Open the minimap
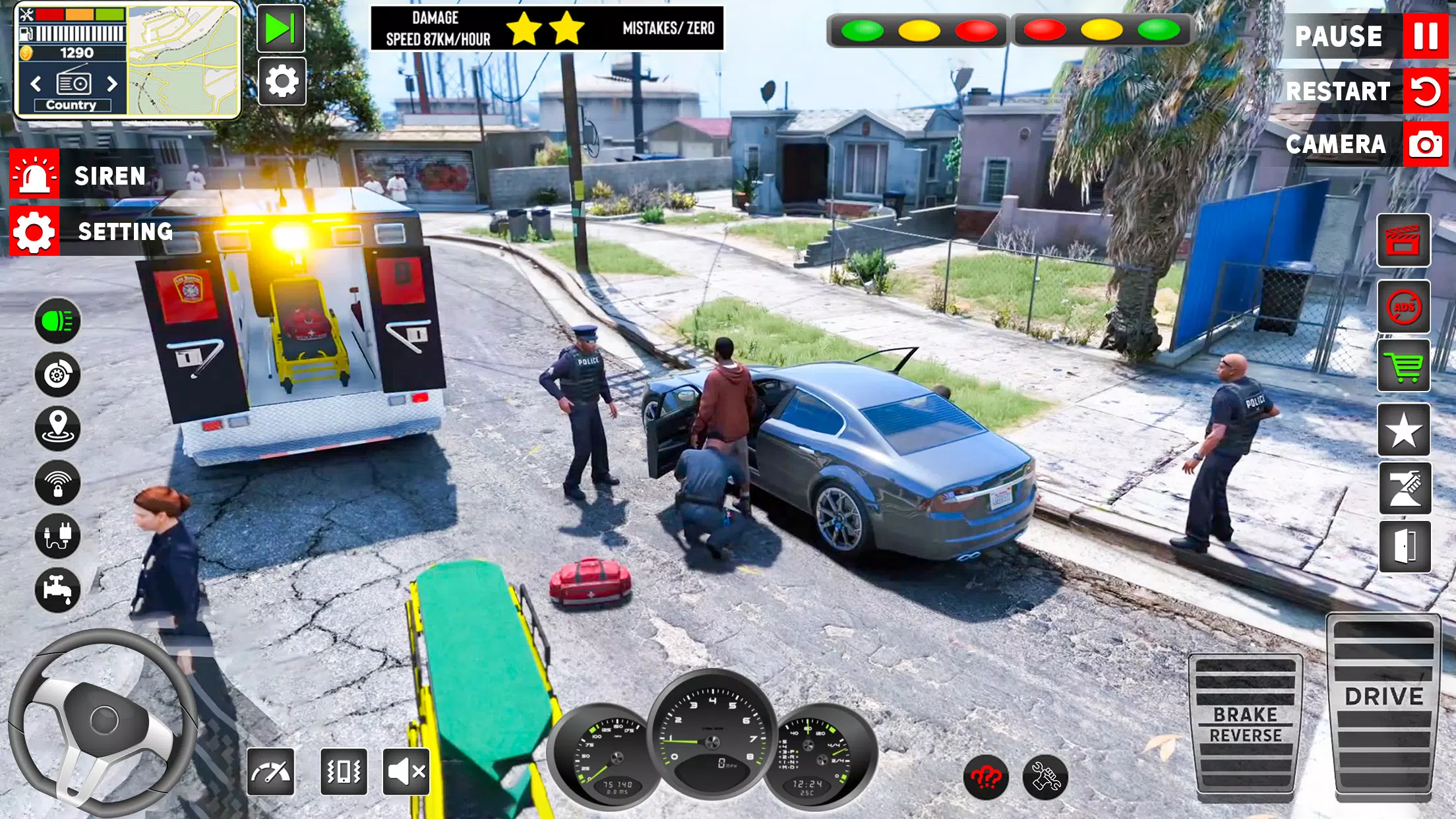This screenshot has width=1456, height=819. [183, 61]
